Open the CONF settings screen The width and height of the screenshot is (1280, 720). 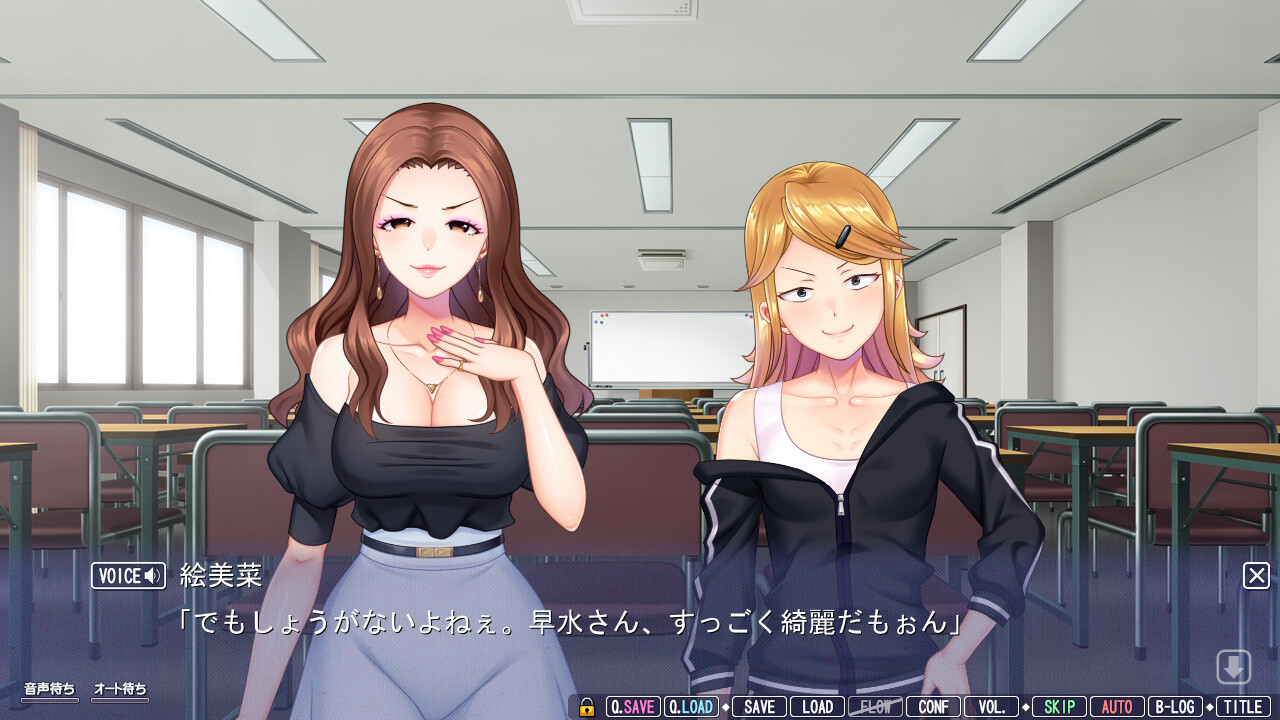pos(933,707)
